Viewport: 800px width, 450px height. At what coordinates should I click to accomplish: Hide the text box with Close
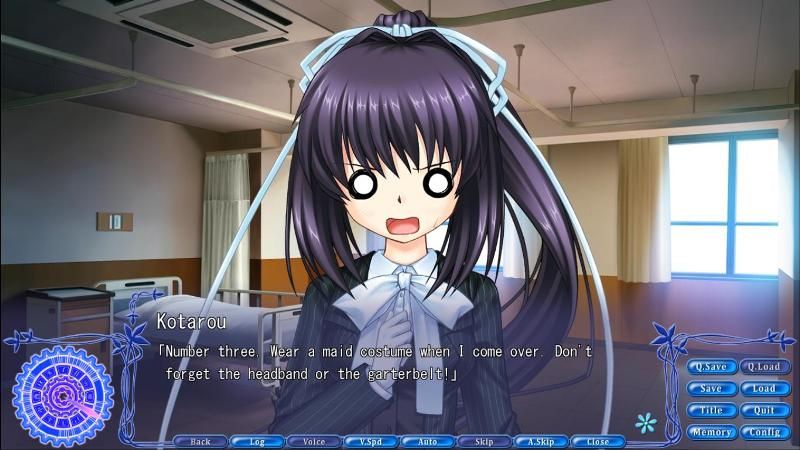click(598, 441)
